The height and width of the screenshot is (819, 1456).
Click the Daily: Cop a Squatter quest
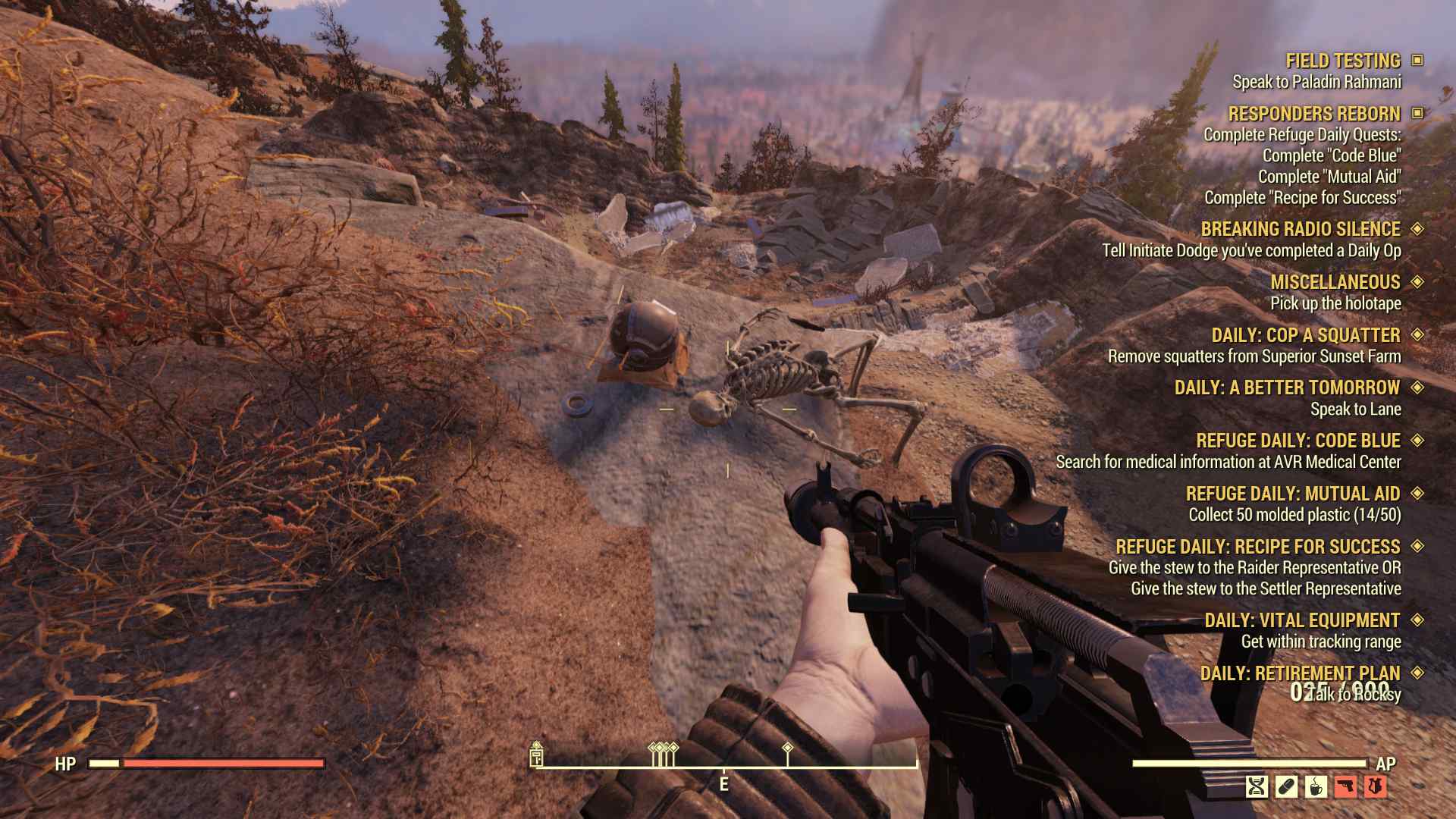pyautogui.click(x=1305, y=335)
